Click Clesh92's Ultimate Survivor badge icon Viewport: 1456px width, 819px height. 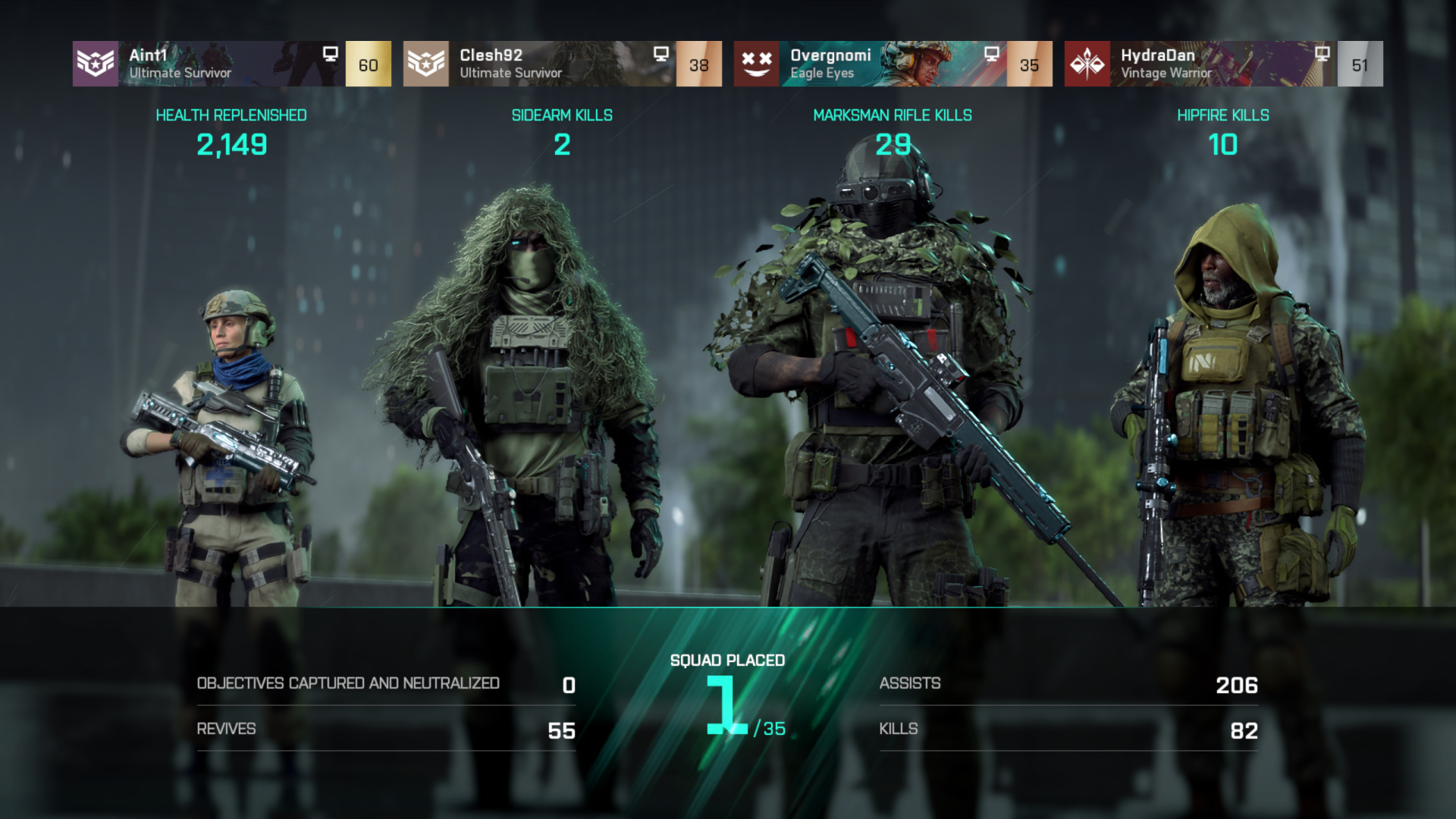click(427, 64)
